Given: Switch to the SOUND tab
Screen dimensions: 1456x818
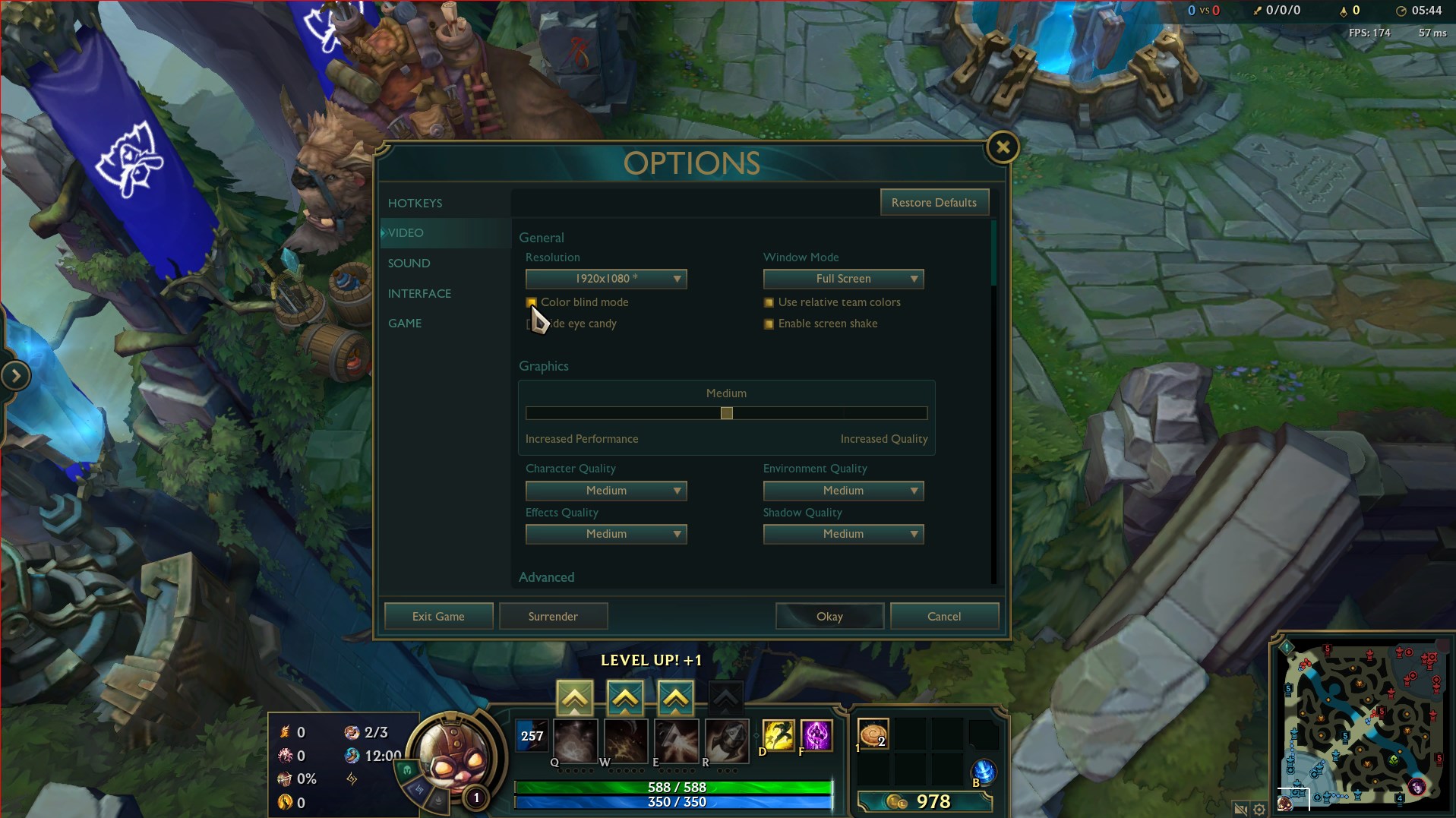Looking at the screenshot, I should [409, 263].
